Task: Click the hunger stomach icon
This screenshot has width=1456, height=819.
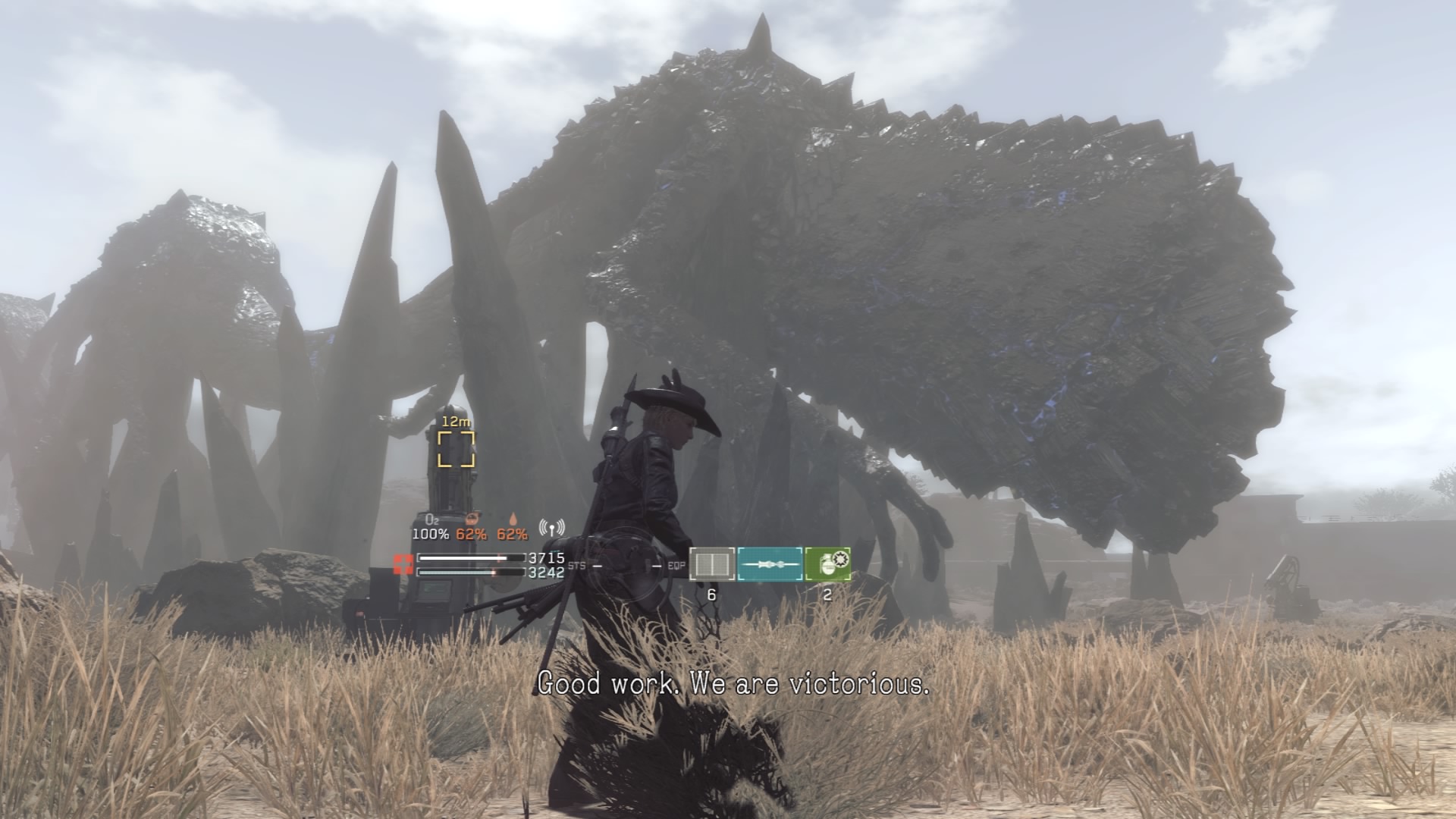Action: click(x=472, y=519)
